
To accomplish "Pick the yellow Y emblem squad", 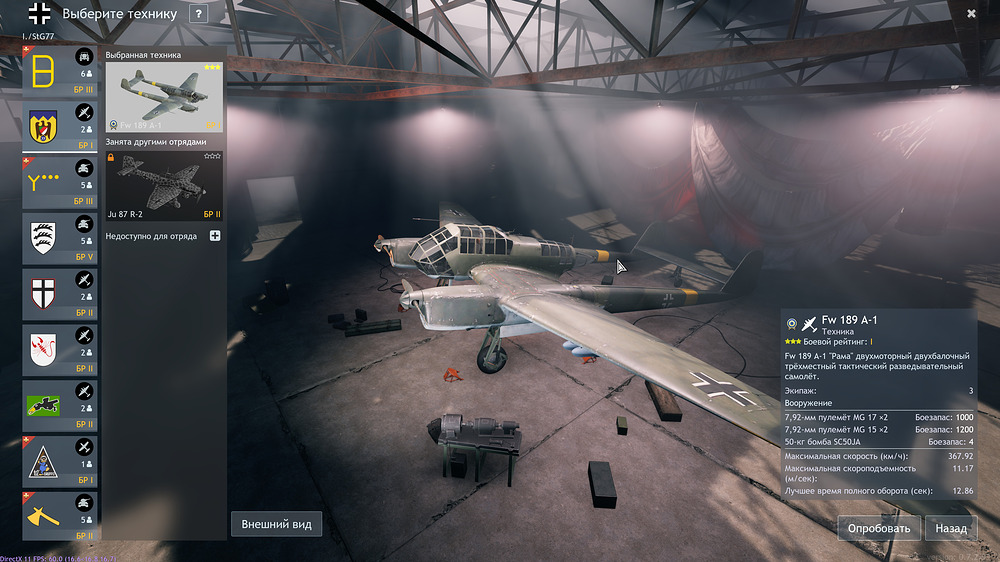I will [60, 183].
